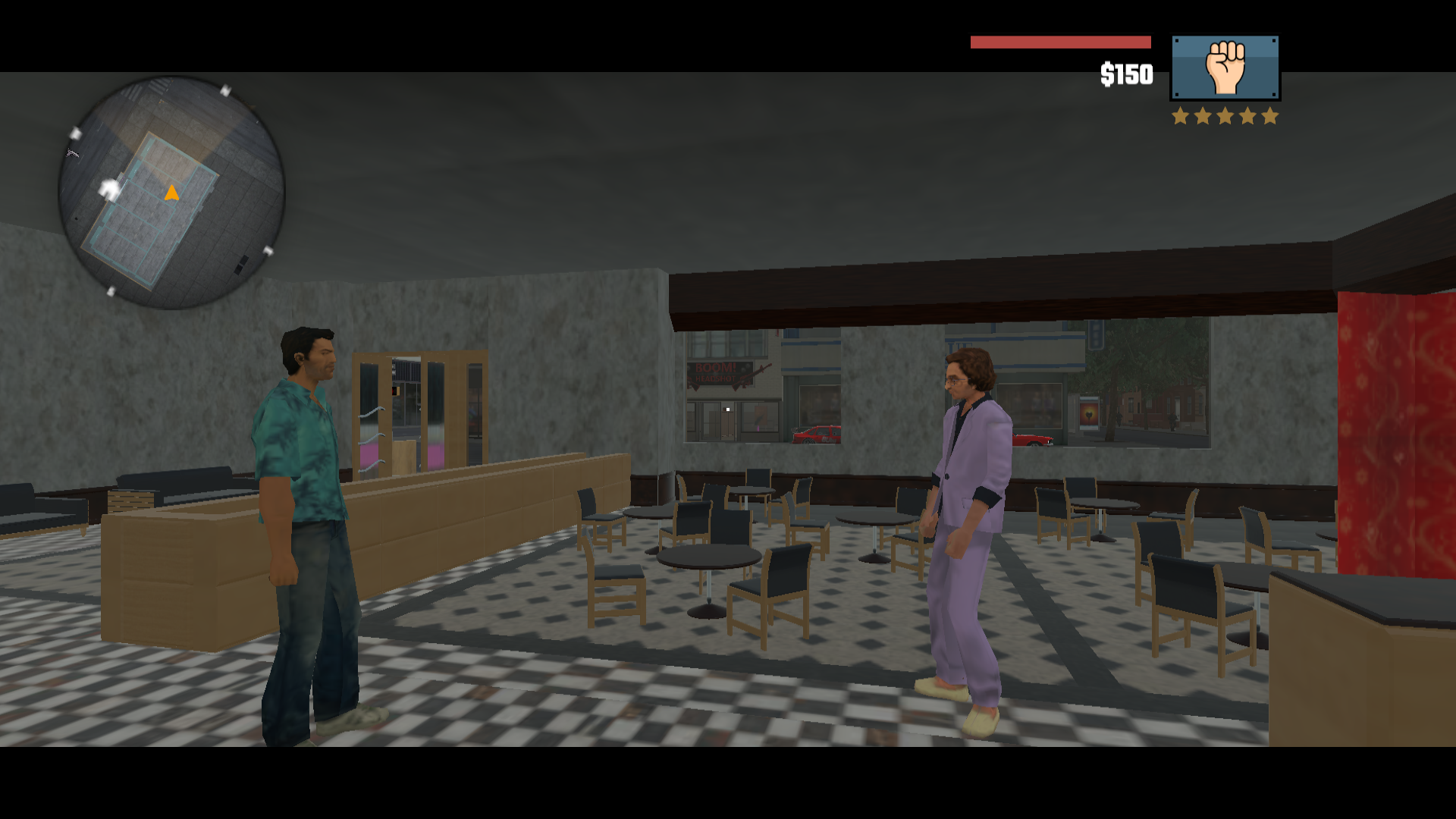Viewport: 1456px width, 819px height.
Task: Expand the weapon selection panel
Action: coord(1225,67)
